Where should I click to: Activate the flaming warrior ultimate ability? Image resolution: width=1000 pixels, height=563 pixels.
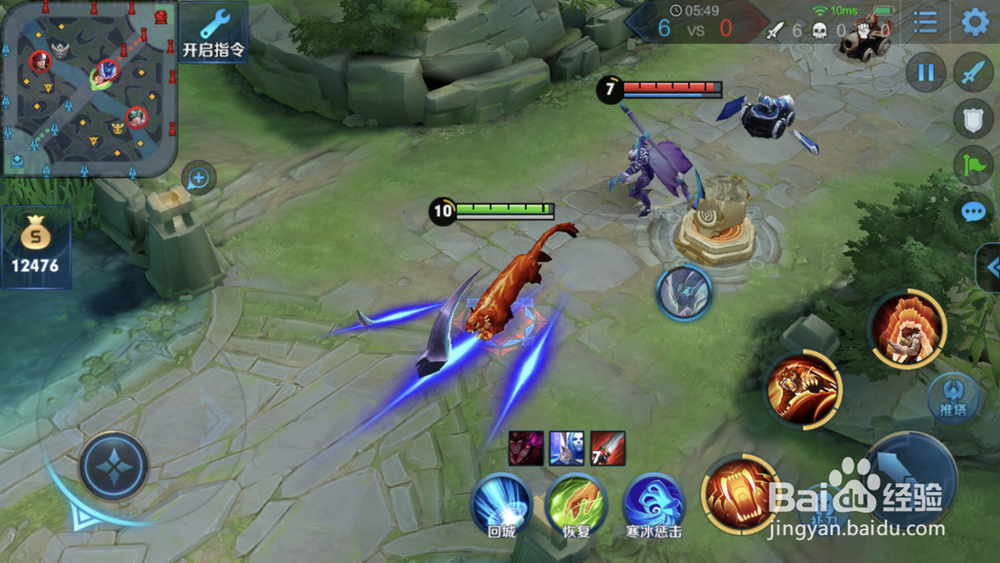pyautogui.click(x=908, y=329)
